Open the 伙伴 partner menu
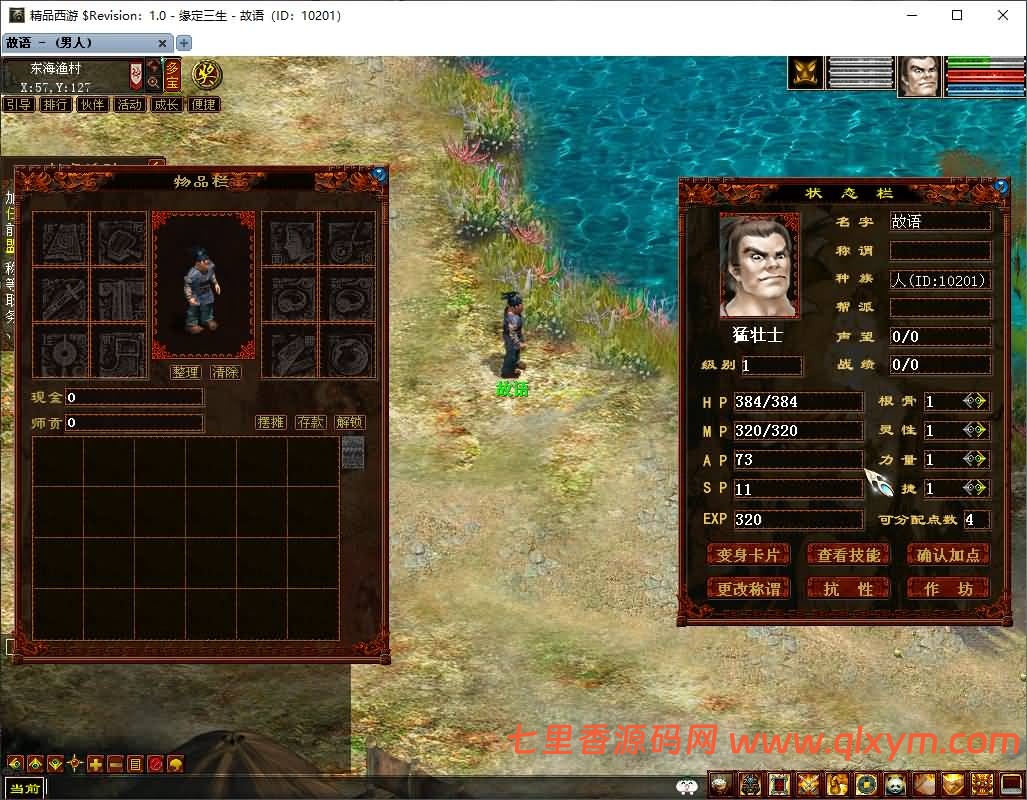Viewport: 1027px width, 800px height. click(92, 104)
